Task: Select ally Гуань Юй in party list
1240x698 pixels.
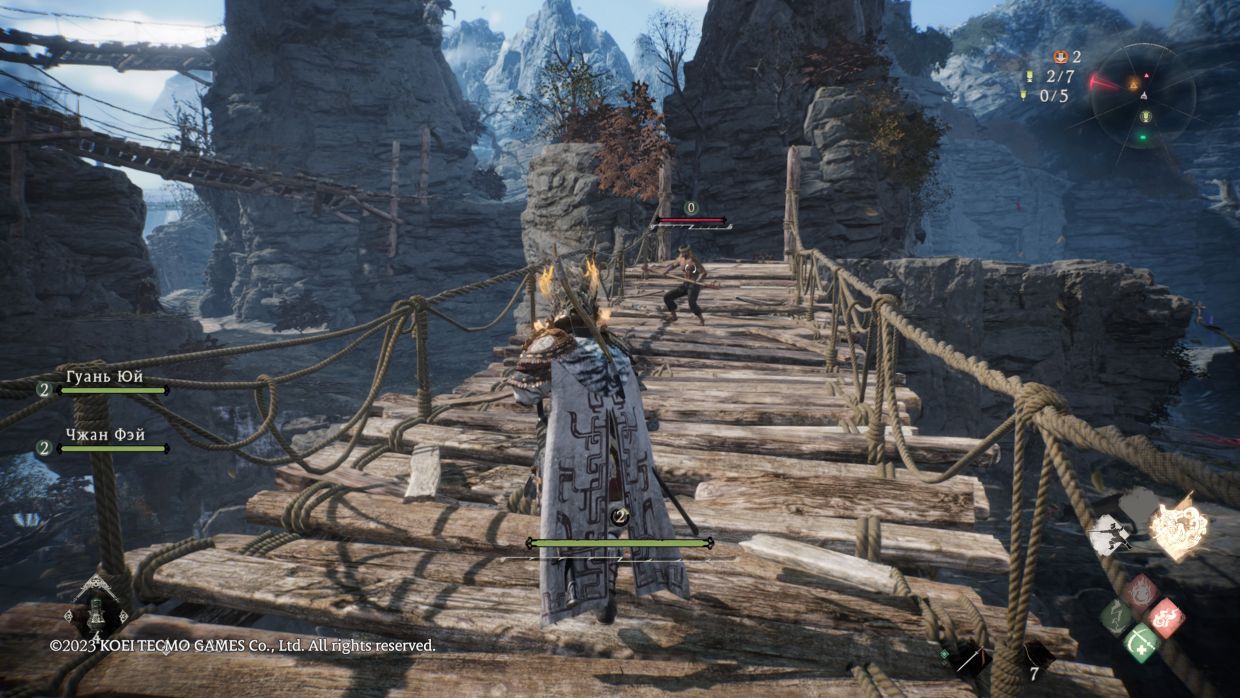Action: tap(104, 378)
